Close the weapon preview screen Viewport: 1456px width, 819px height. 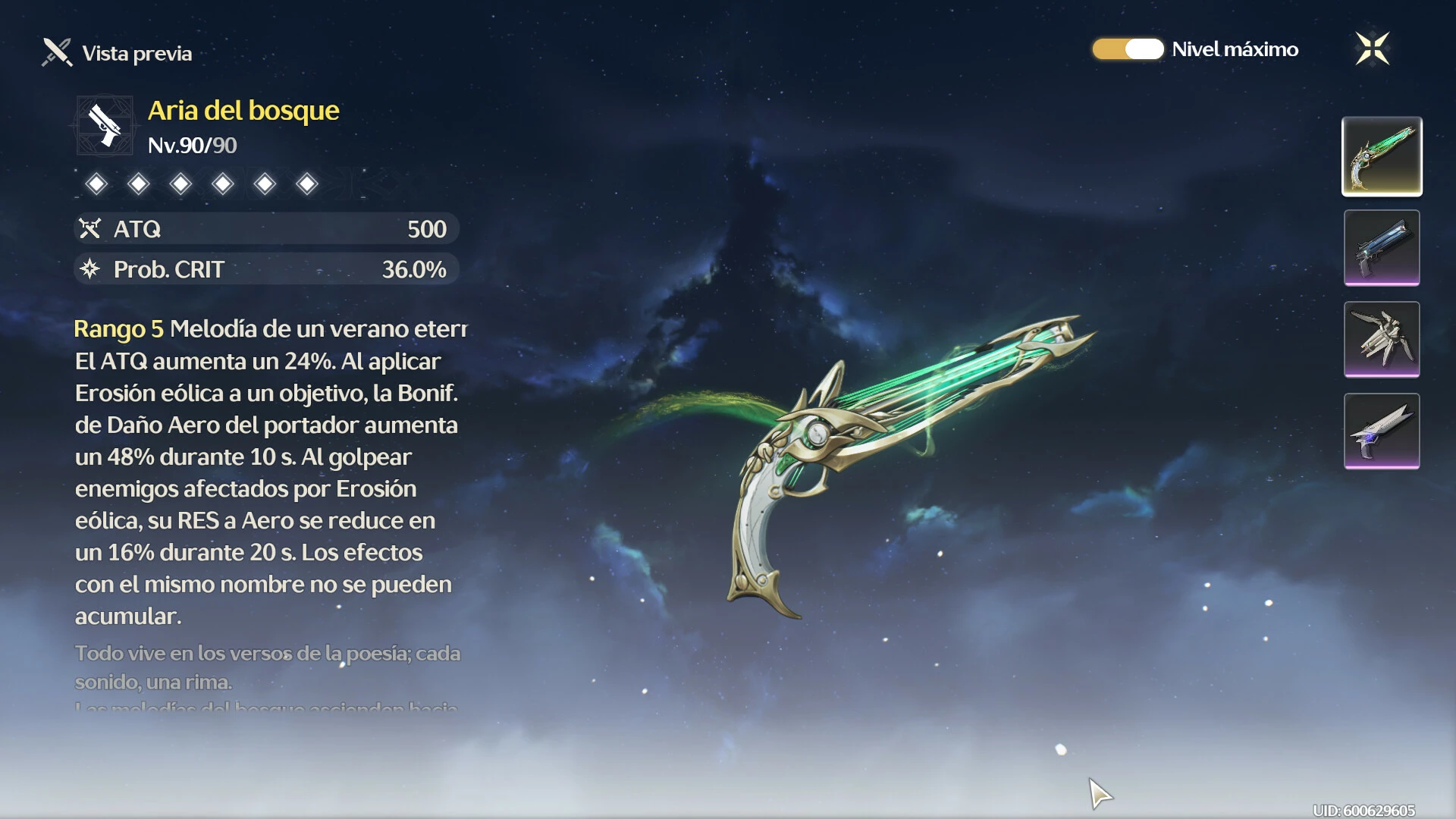[1372, 49]
